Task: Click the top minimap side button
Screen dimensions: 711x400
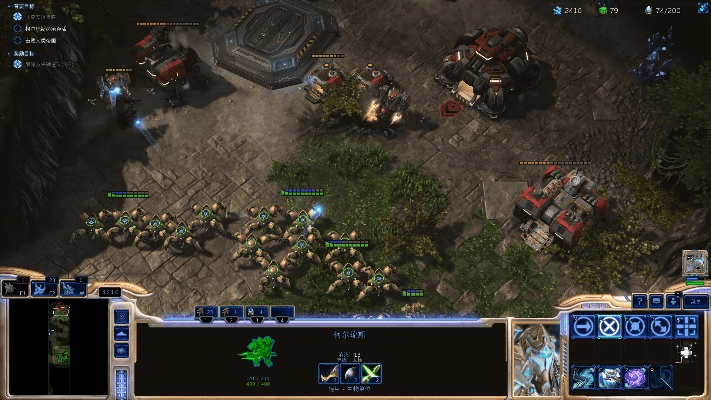Action: tap(121, 317)
